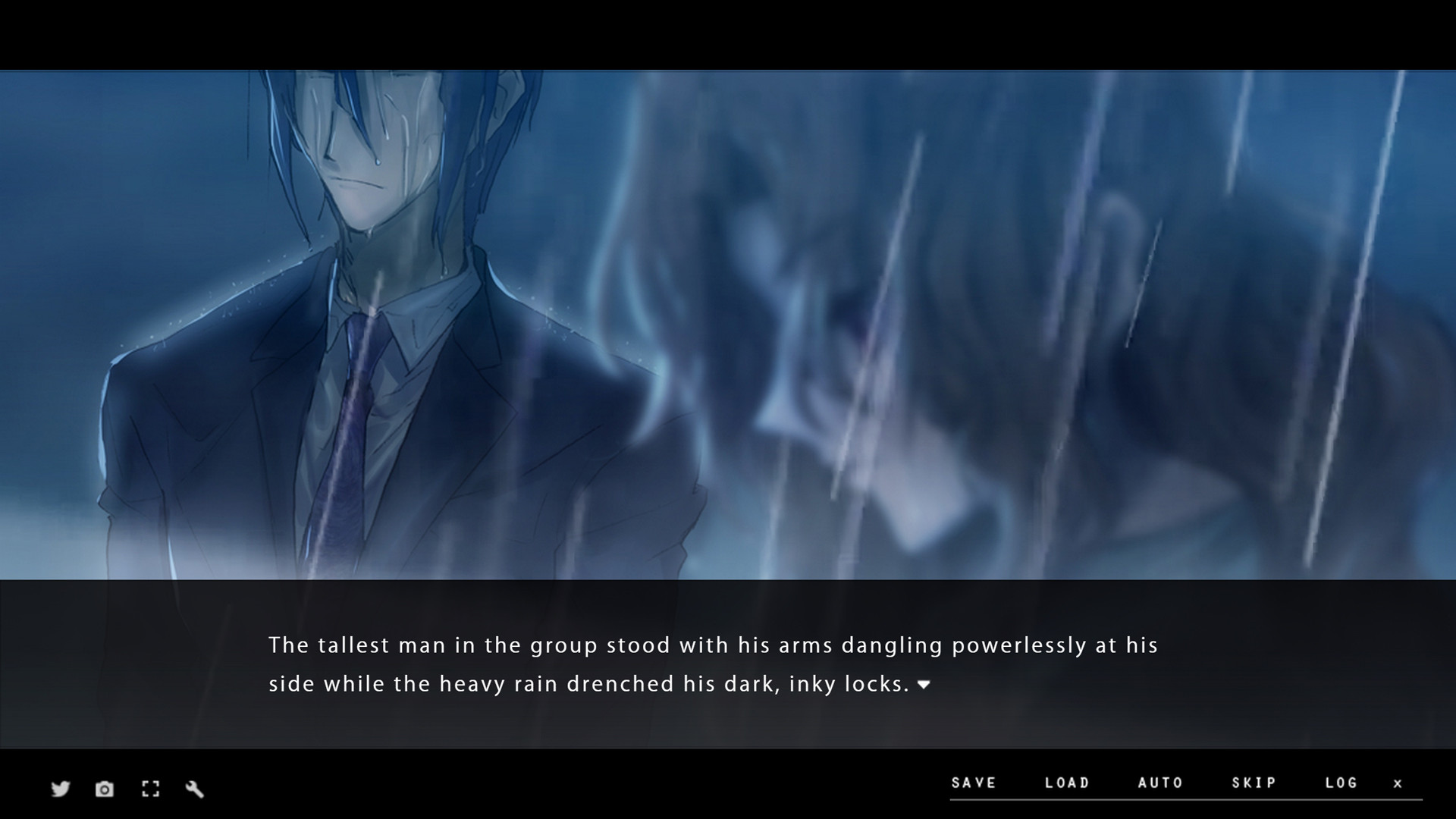Open the LOAD menu
The image size is (1456, 819).
tap(1068, 783)
